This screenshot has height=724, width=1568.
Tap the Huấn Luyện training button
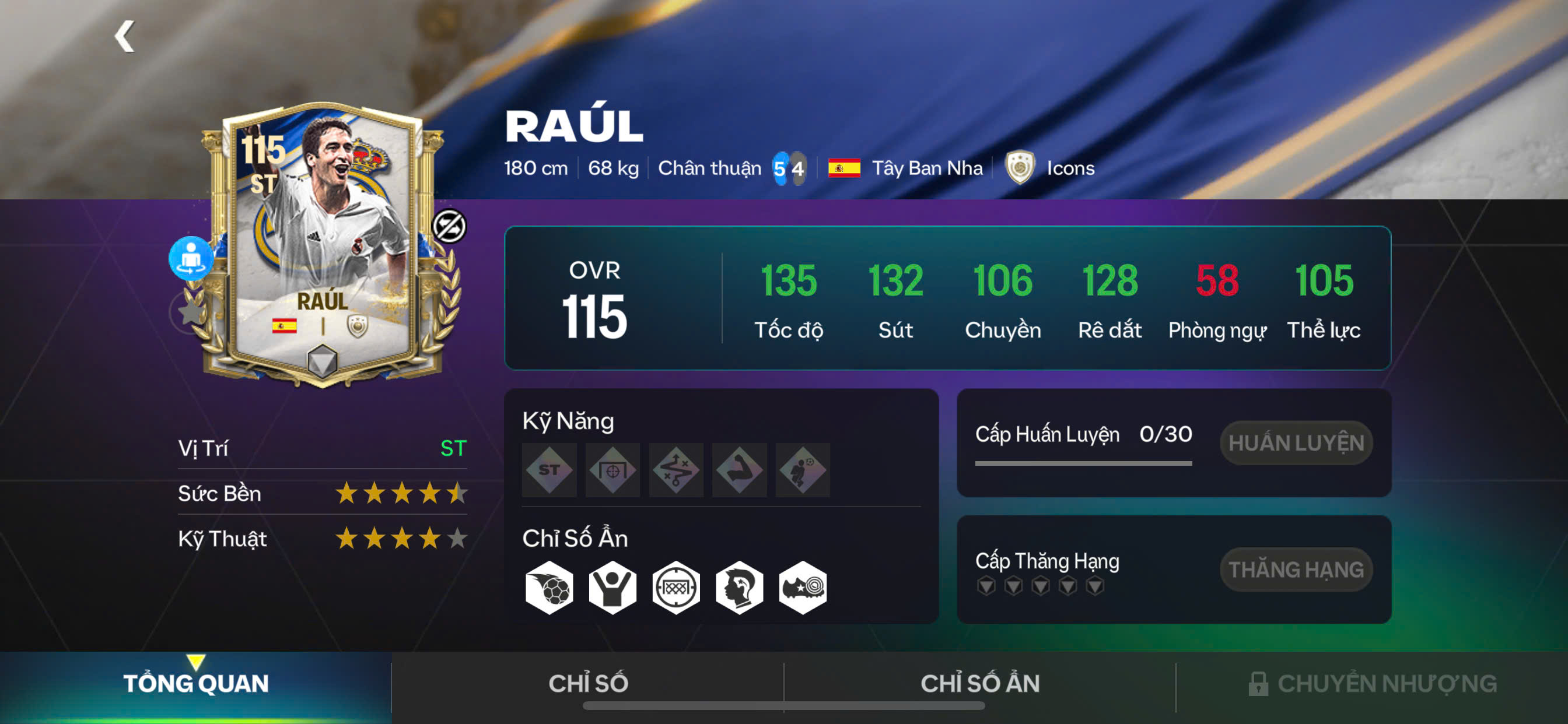pyautogui.click(x=1296, y=443)
